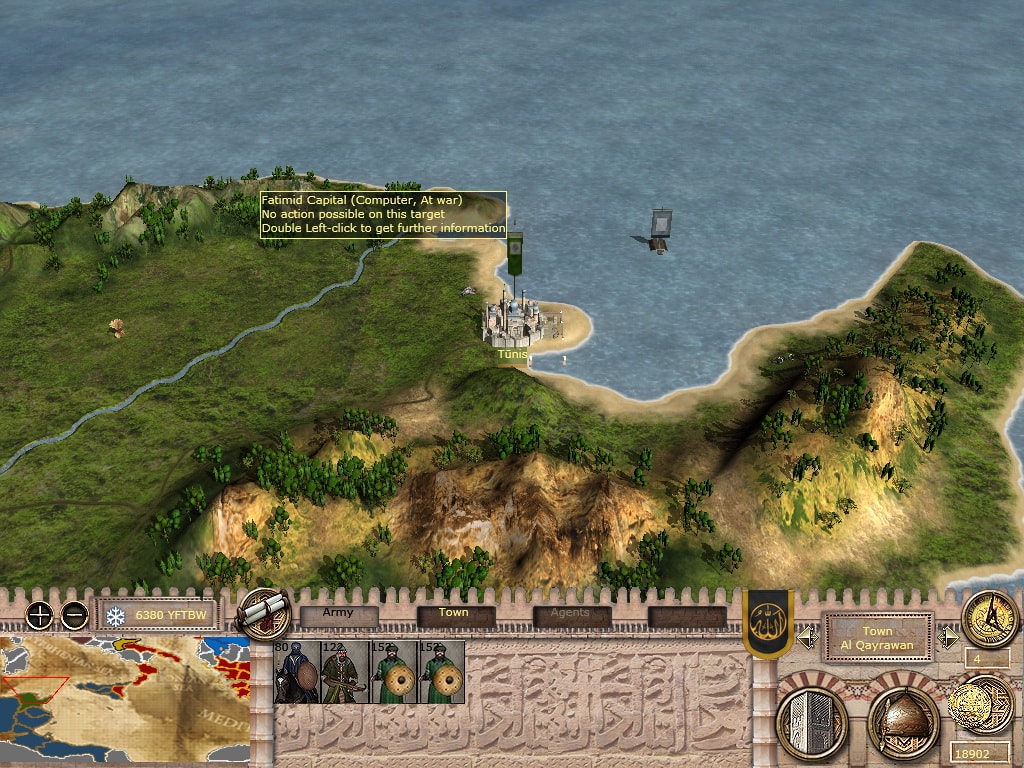Open the faction banner overview
The image size is (1024, 768).
(767, 622)
